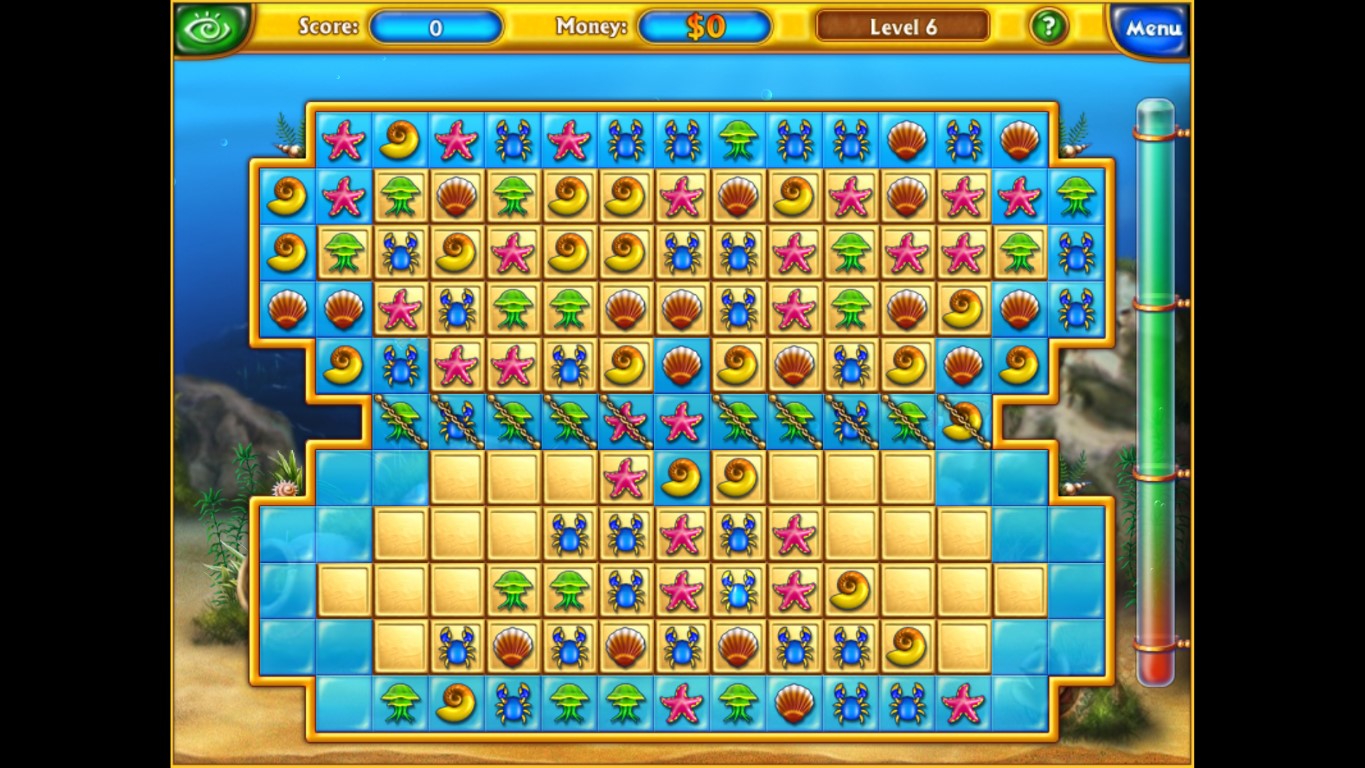1365x768 pixels.
Task: Select a chained blue crab tile
Action: tap(455, 420)
